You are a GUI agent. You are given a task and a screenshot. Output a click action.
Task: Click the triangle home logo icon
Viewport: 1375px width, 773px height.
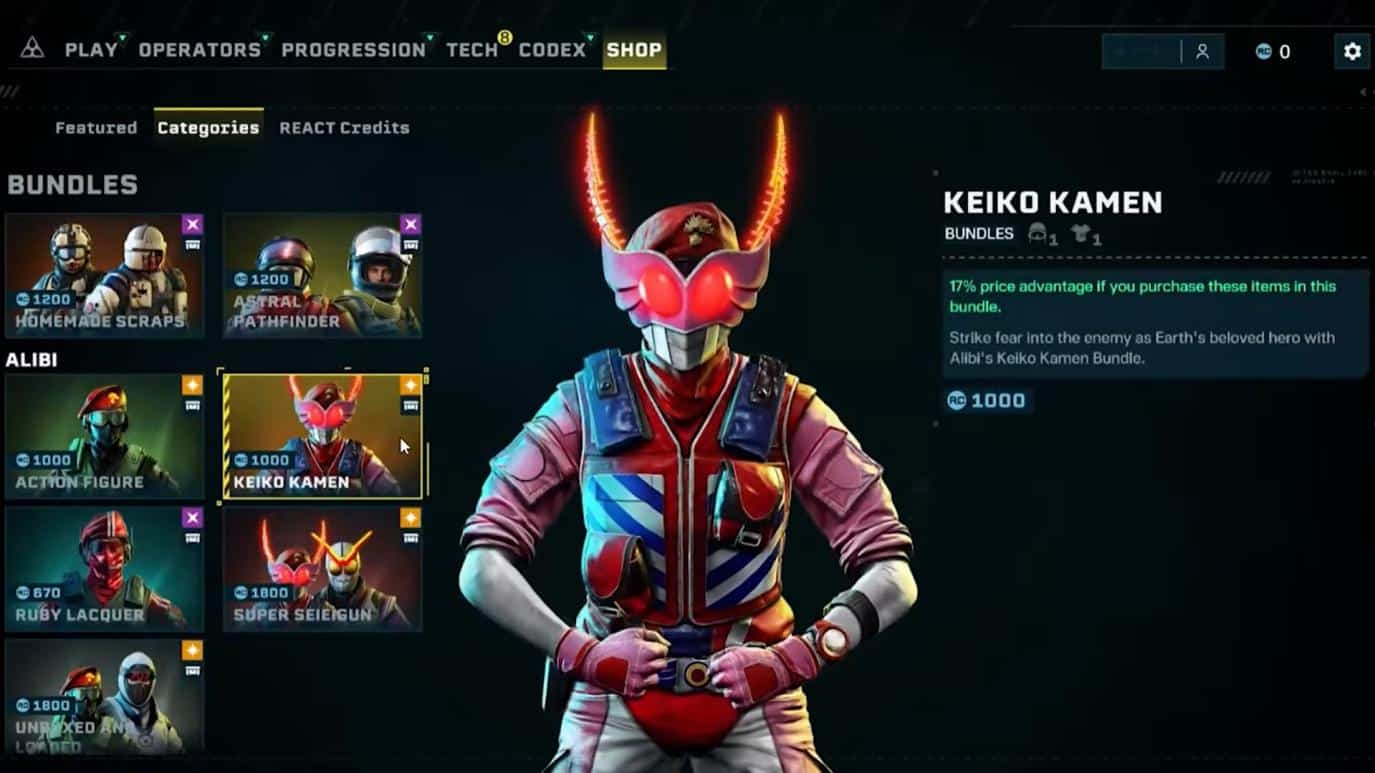click(x=32, y=49)
